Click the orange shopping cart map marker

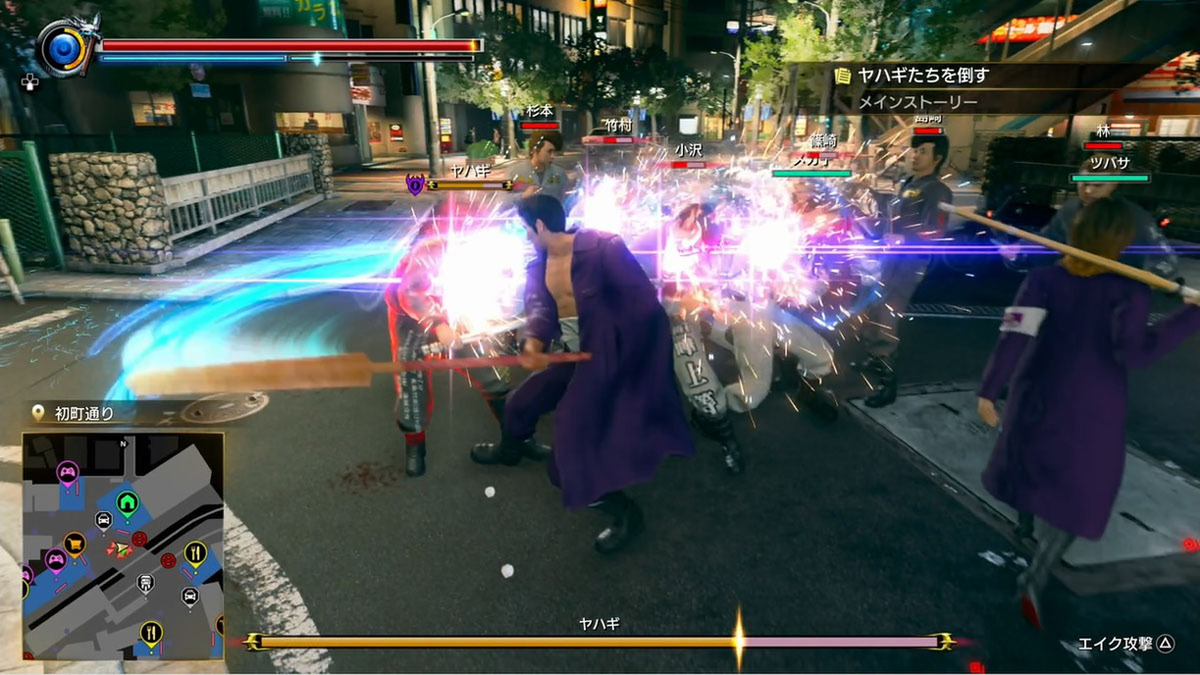pyautogui.click(x=74, y=544)
